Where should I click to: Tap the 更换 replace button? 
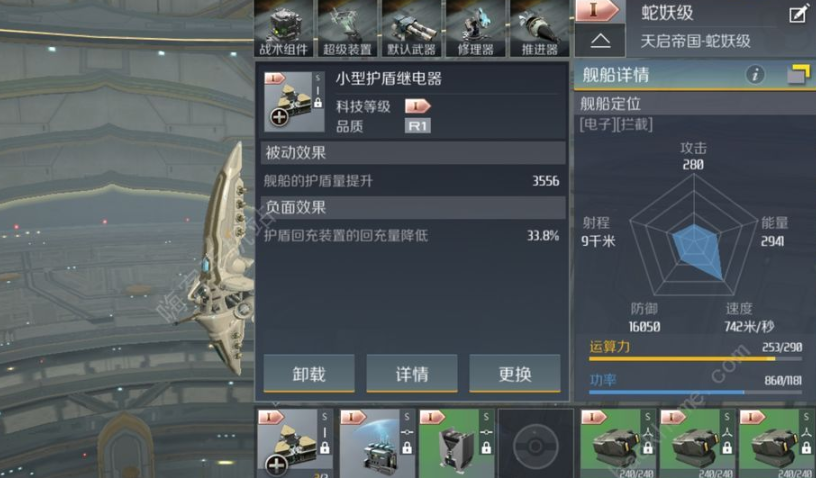pyautogui.click(x=514, y=373)
